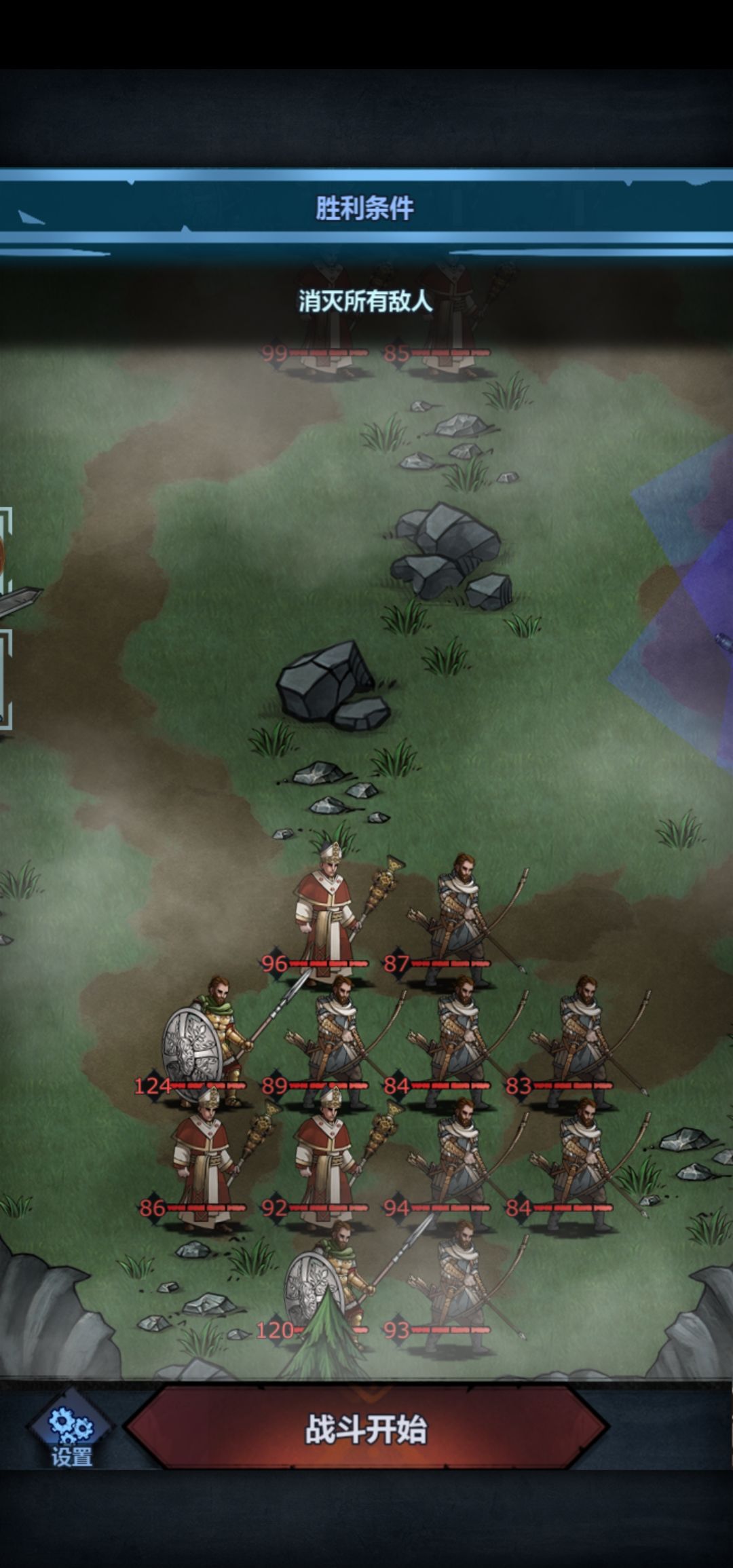Viewport: 733px width, 1568px height.
Task: Start the battle with 战斗开始 button
Action: (x=366, y=1428)
